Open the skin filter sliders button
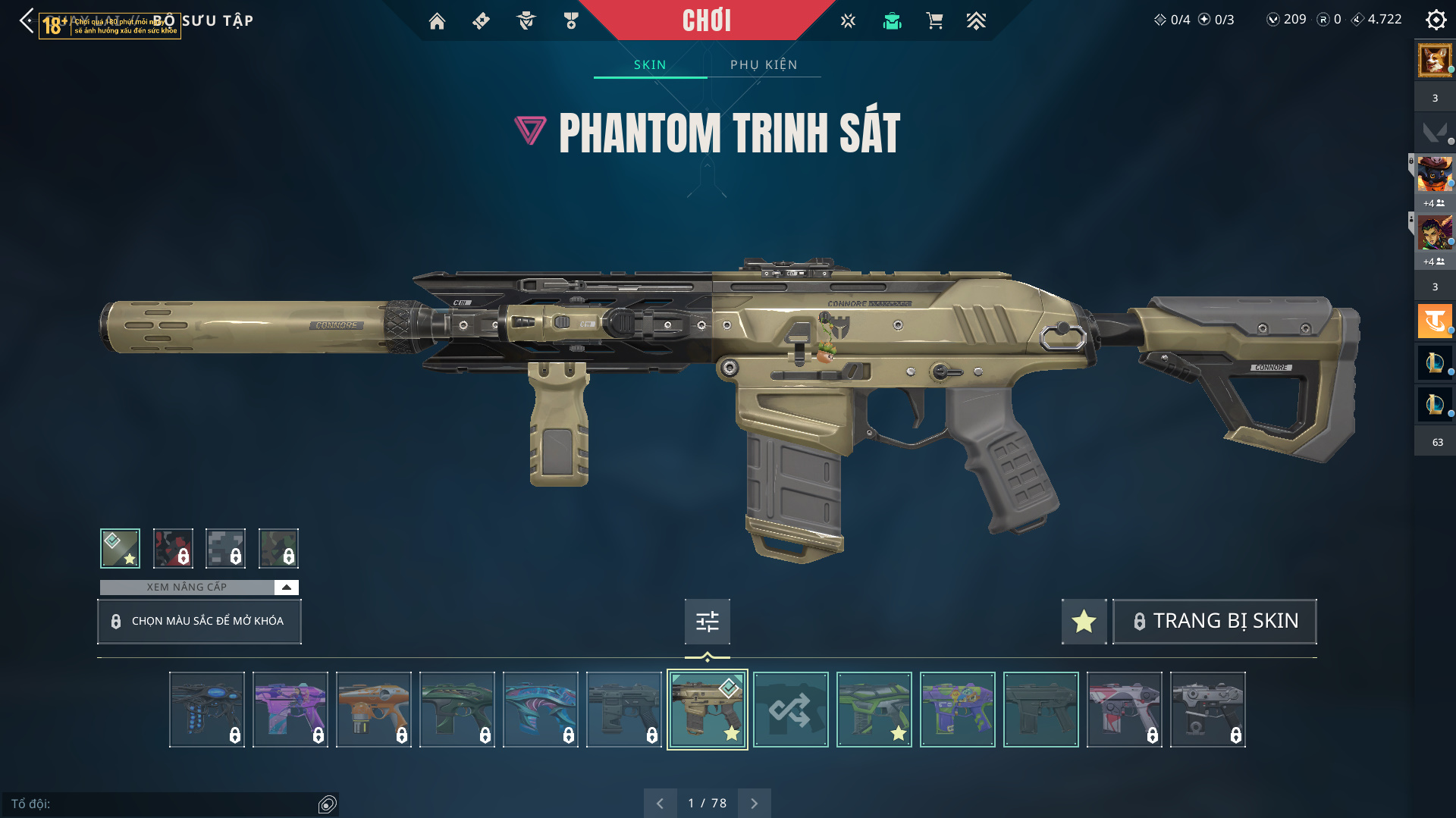1456x818 pixels. click(x=707, y=622)
